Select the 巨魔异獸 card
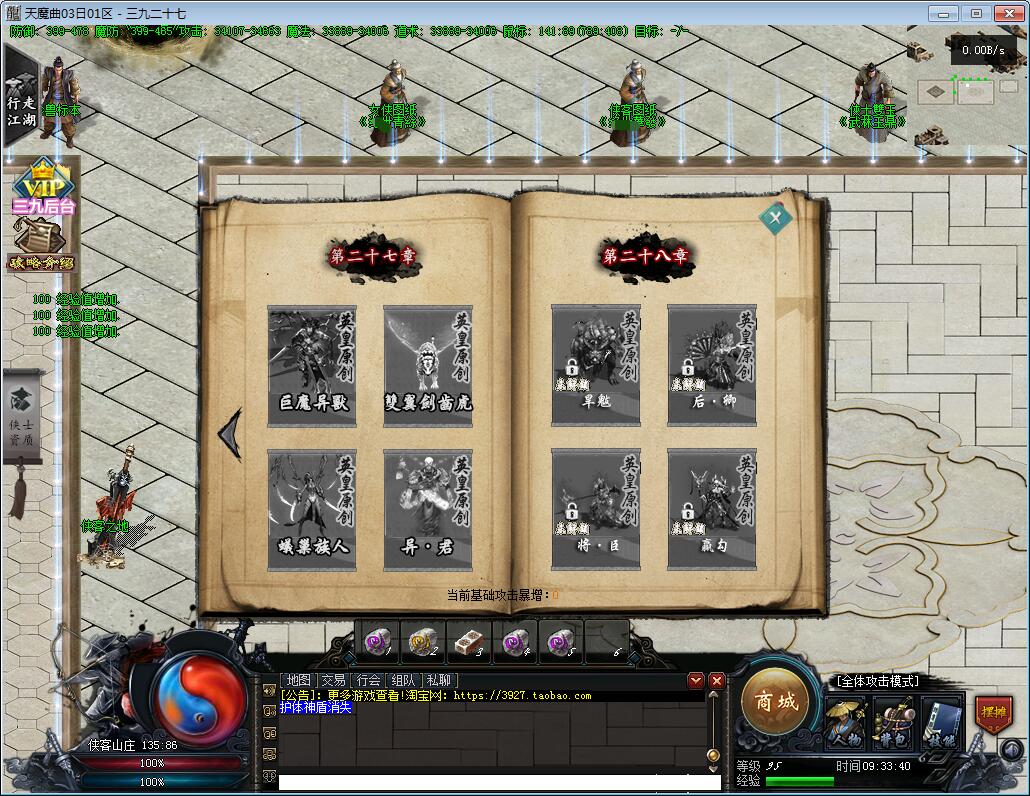The height and width of the screenshot is (796, 1030). click(312, 365)
